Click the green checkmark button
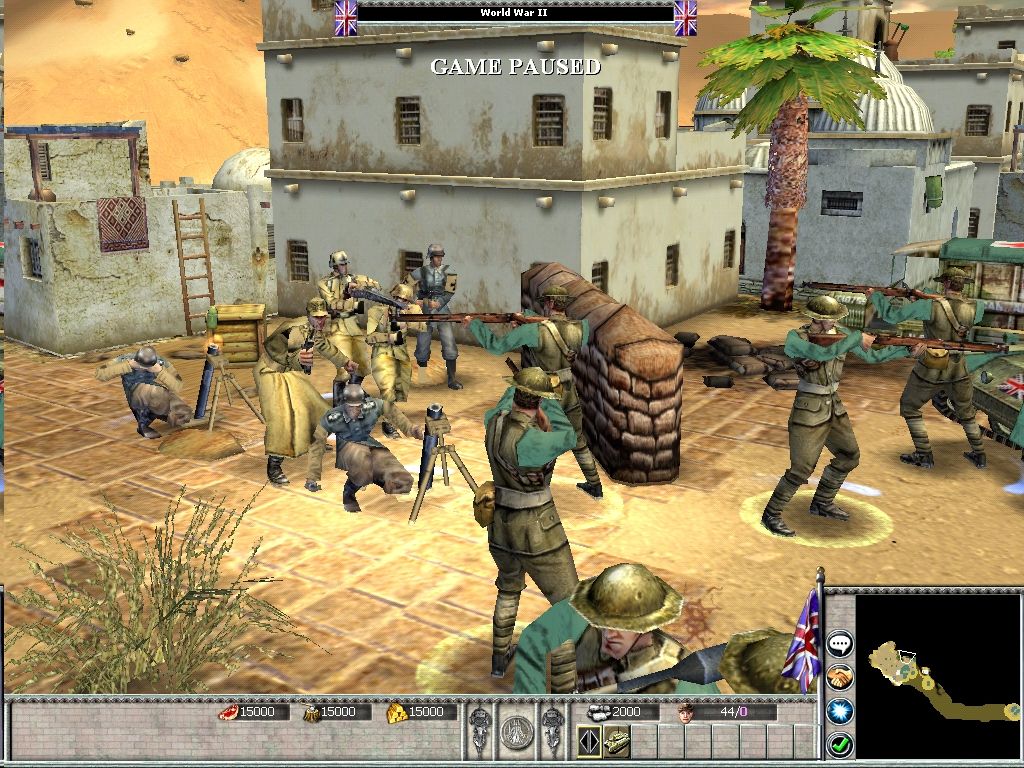1024x768 pixels. 839,744
